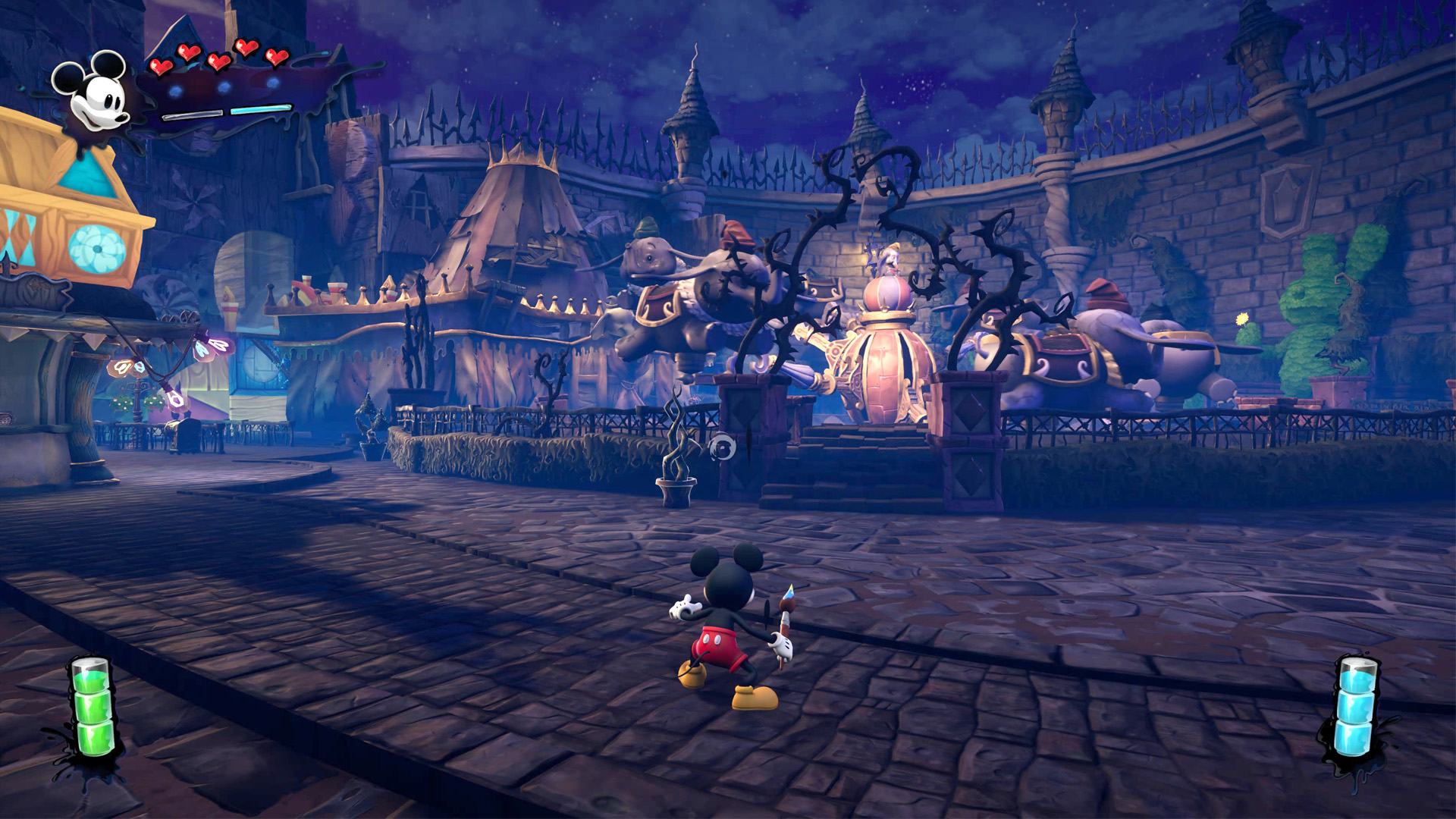Select the green paint canister
The width and height of the screenshot is (1456, 819).
coord(92,706)
